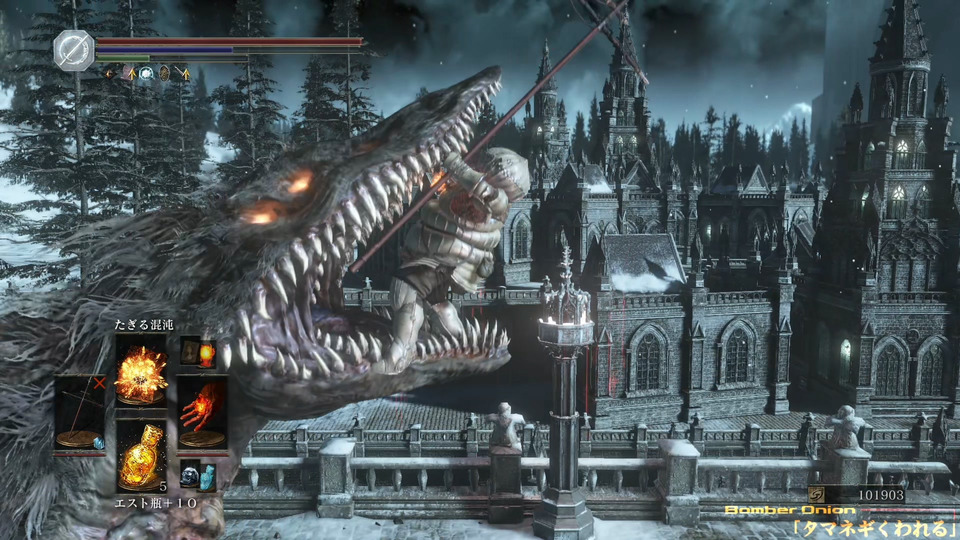The width and height of the screenshot is (960, 540).
Task: Select the Seething Chaos spell slot
Action: click(141, 371)
